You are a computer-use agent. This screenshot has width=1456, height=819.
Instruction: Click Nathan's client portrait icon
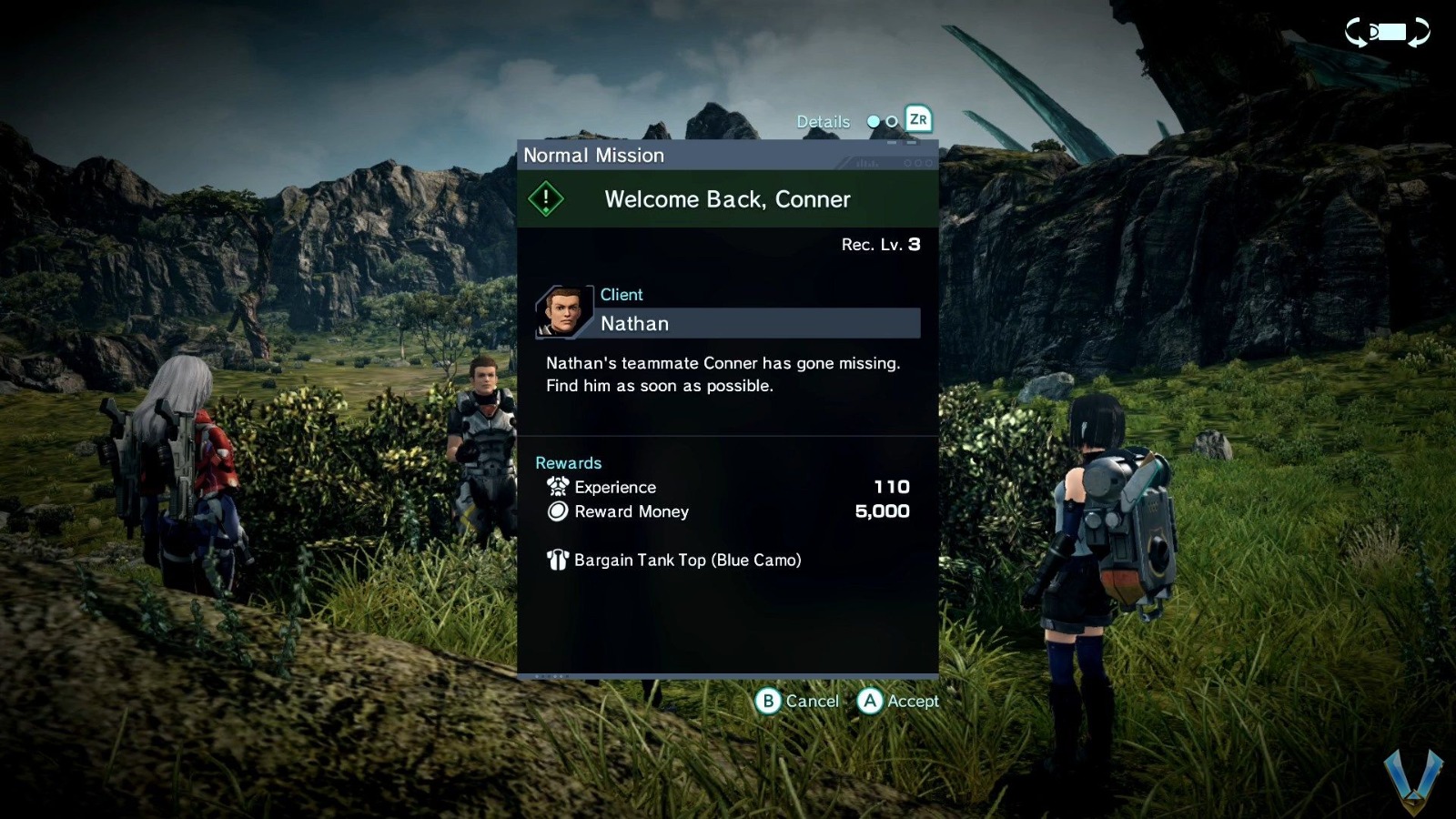565,309
